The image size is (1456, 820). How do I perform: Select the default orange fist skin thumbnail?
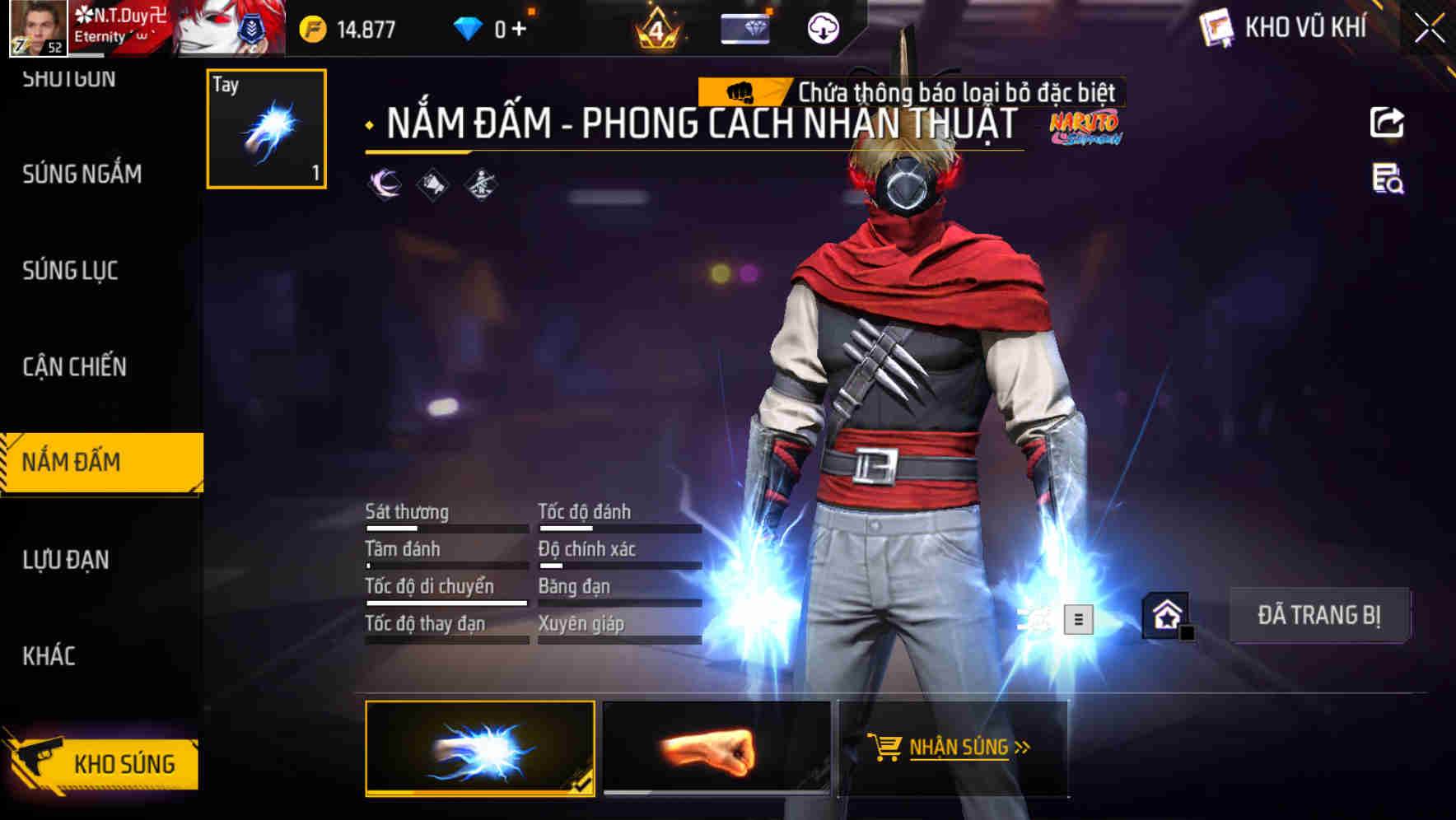point(713,751)
